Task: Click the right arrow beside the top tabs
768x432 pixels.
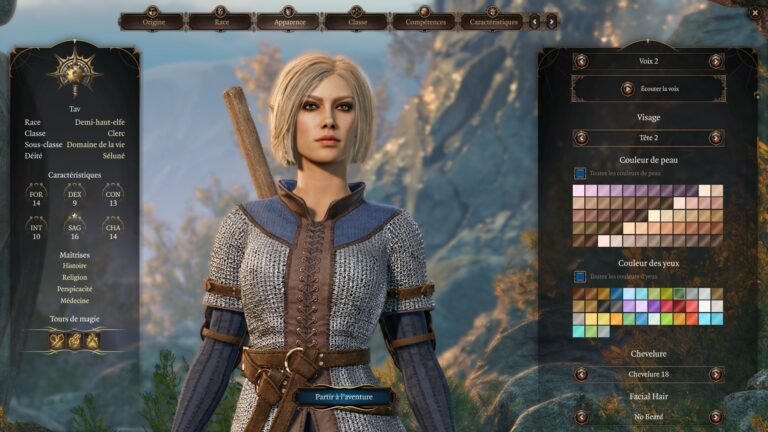Action: pyautogui.click(x=551, y=21)
